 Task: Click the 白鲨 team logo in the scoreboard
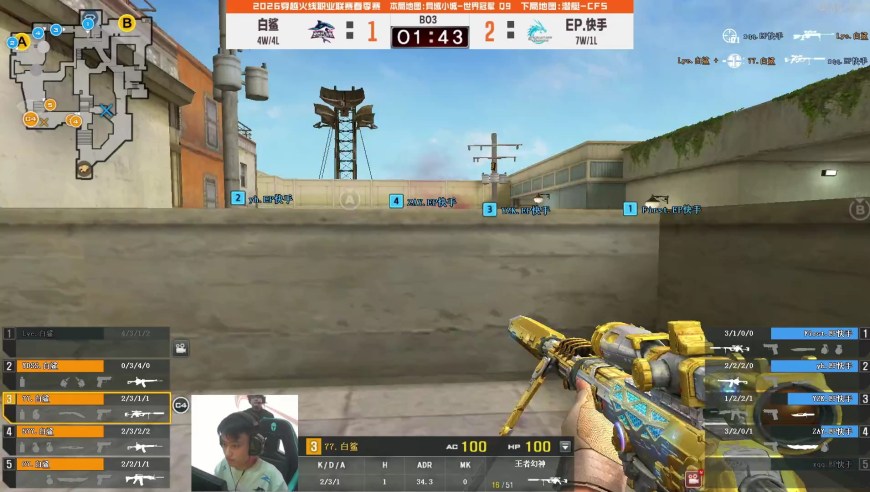point(322,31)
